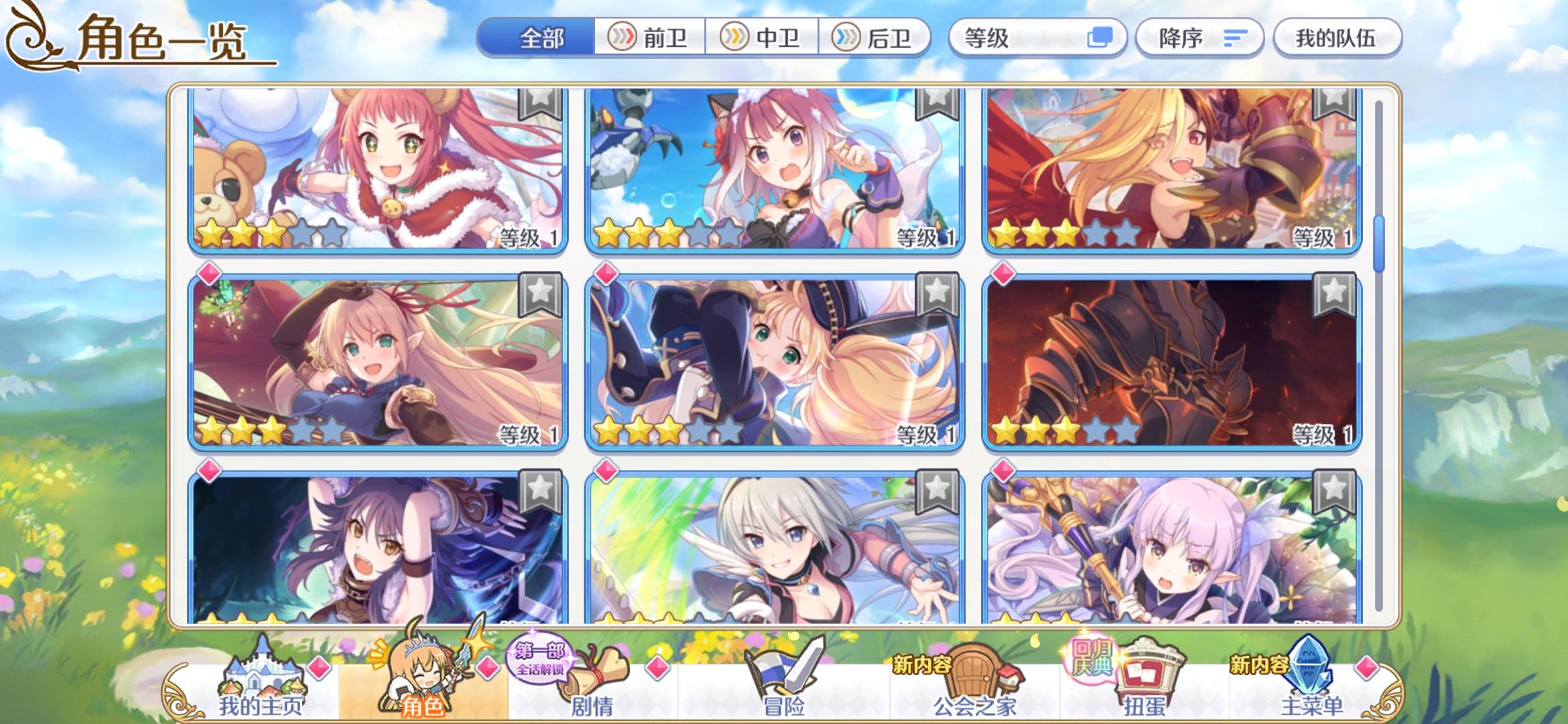Open 我的队伍 team list
1568x724 pixels.
click(x=1337, y=38)
